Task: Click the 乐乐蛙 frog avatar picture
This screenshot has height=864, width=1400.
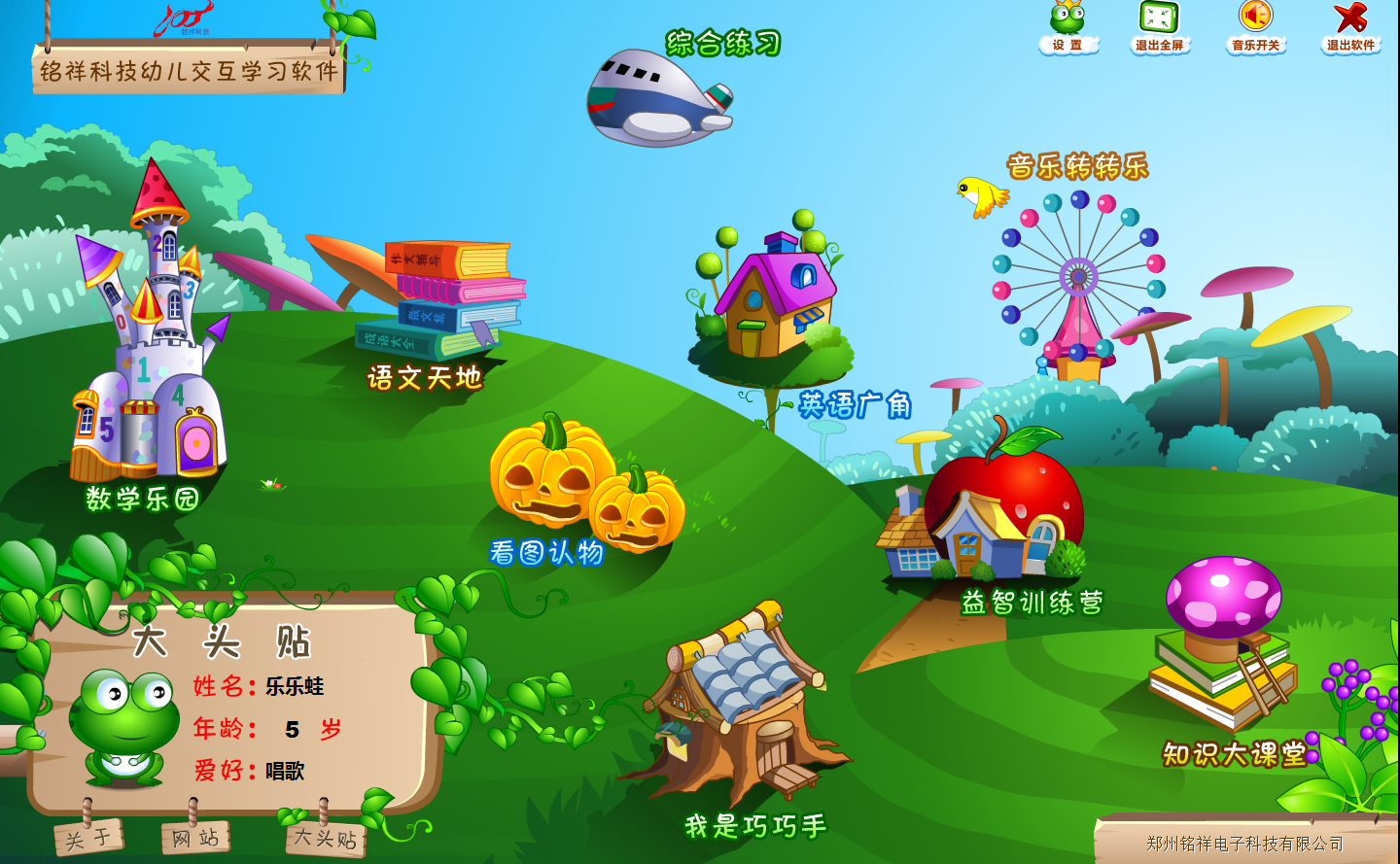Action: 124,724
